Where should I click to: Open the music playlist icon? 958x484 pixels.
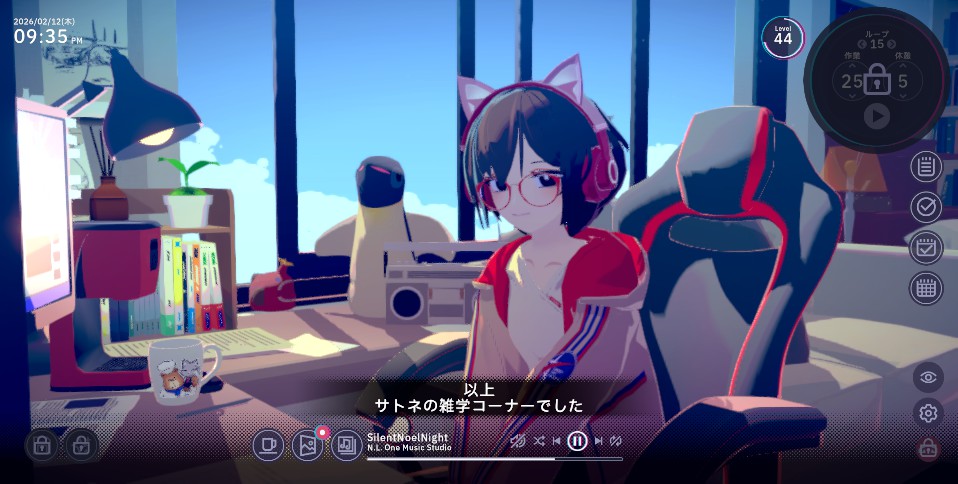point(346,445)
